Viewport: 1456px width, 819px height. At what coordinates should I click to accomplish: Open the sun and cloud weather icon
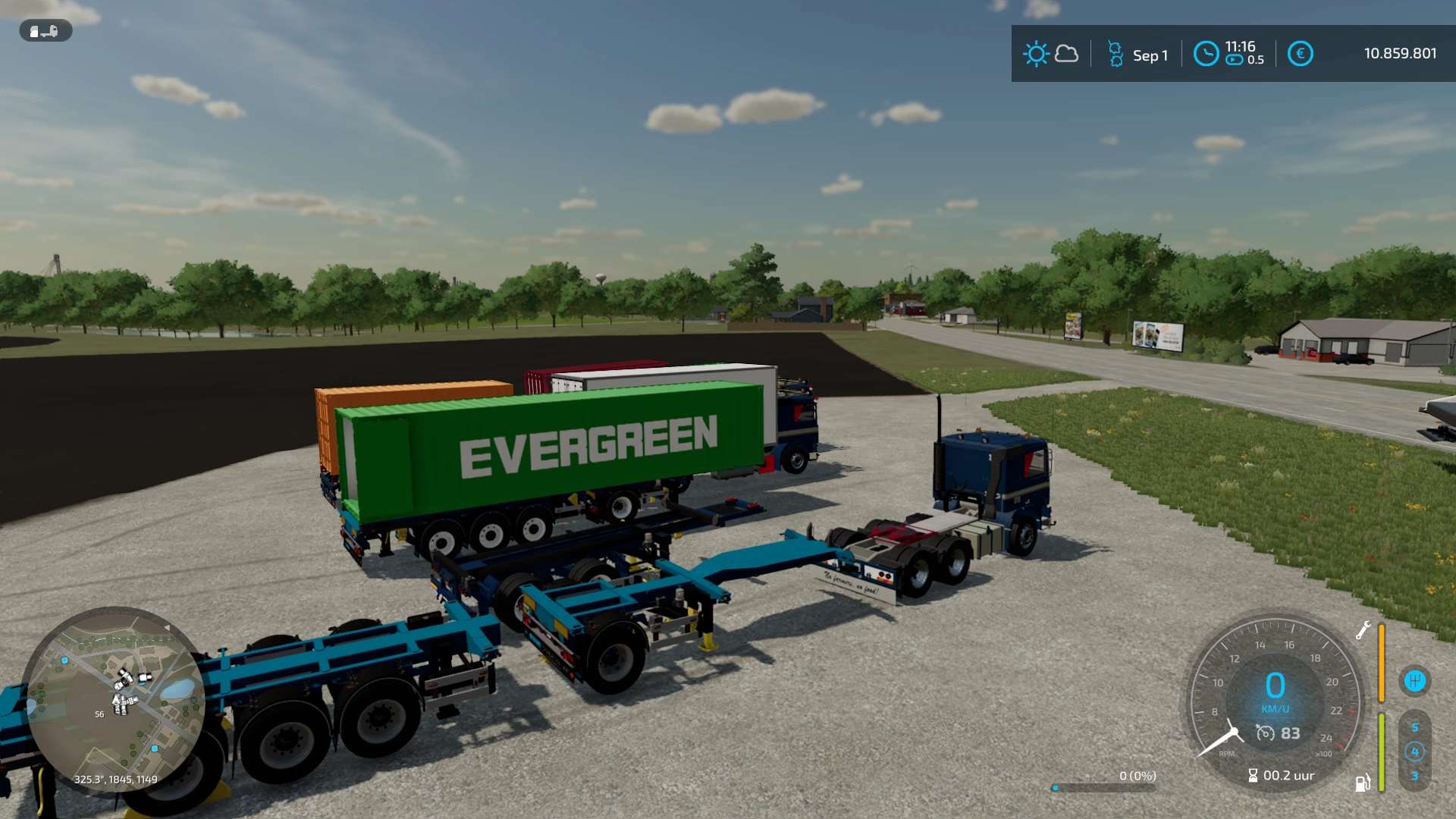click(x=1050, y=54)
